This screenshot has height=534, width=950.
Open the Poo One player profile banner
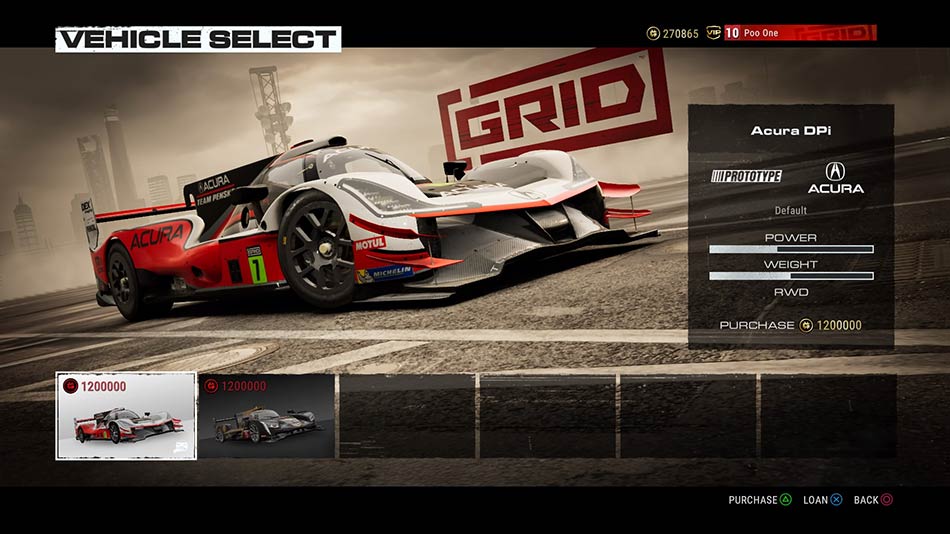click(x=798, y=33)
